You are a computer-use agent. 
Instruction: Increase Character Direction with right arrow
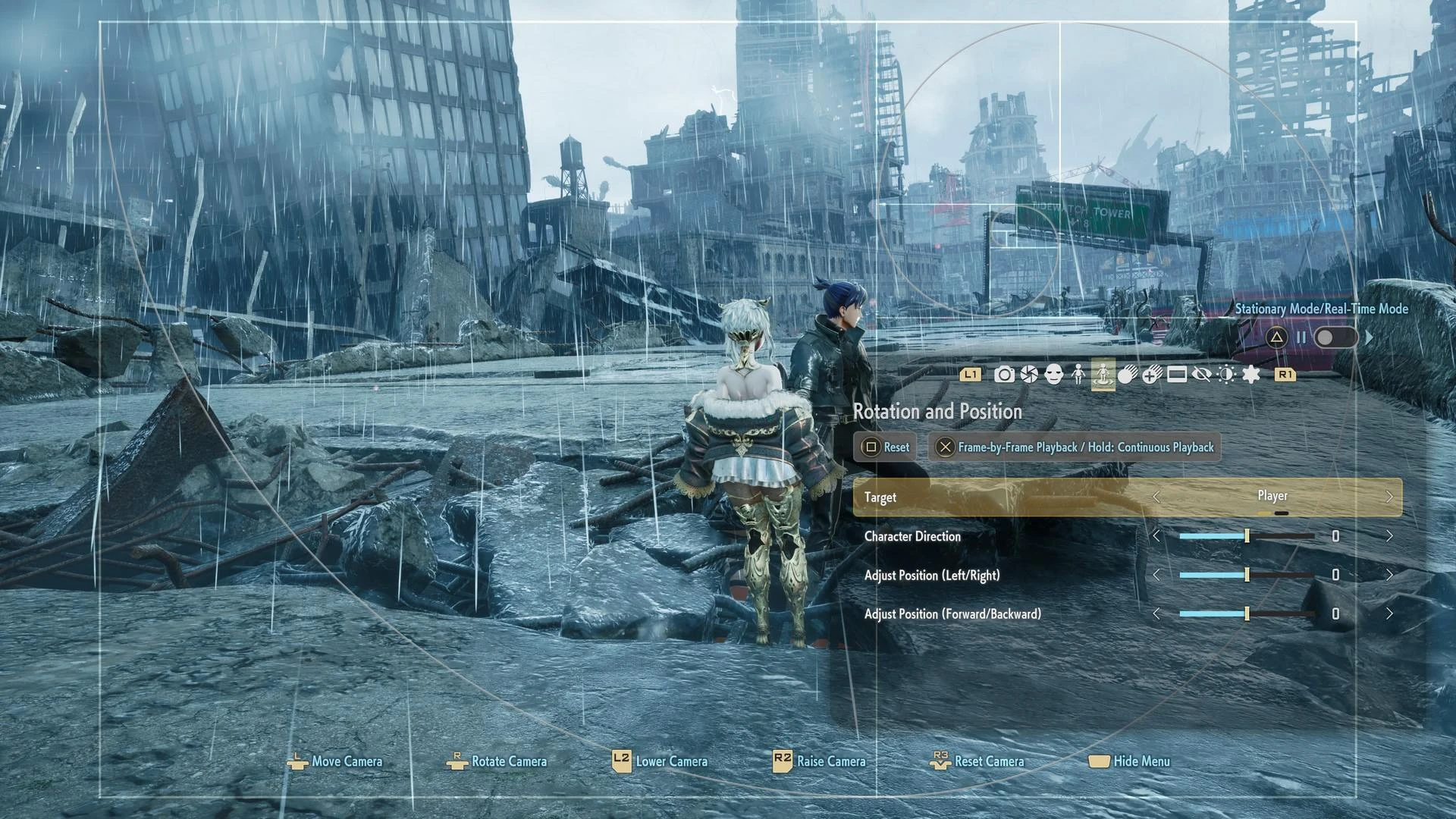(x=1389, y=536)
